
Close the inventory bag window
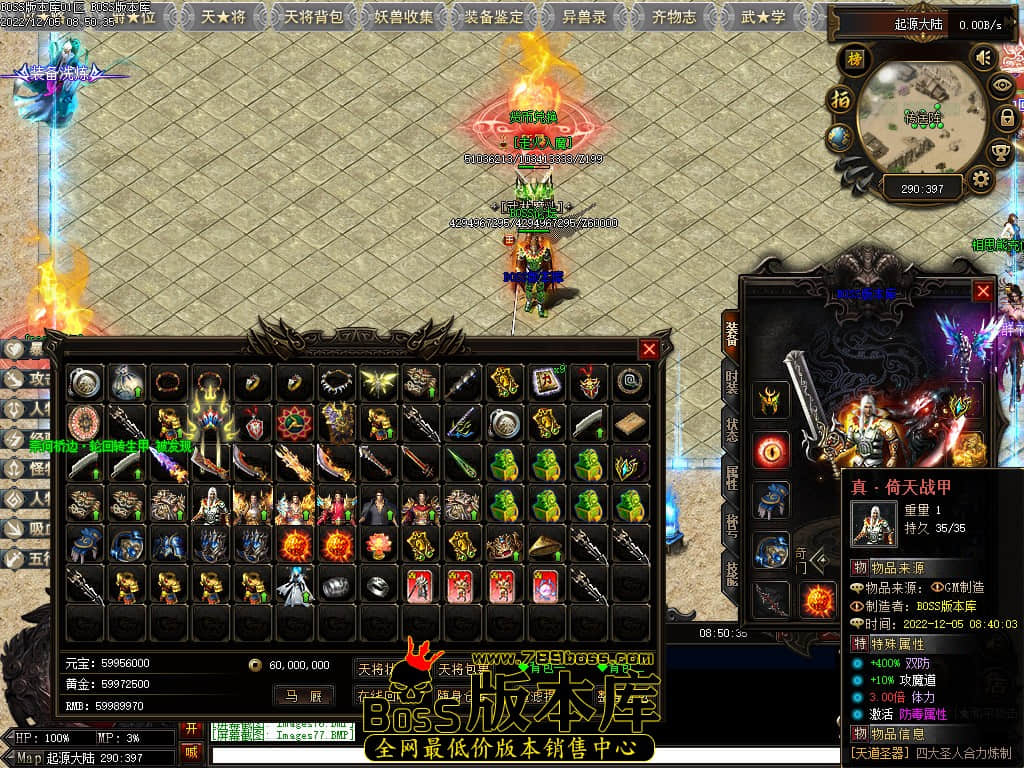pyautogui.click(x=649, y=349)
